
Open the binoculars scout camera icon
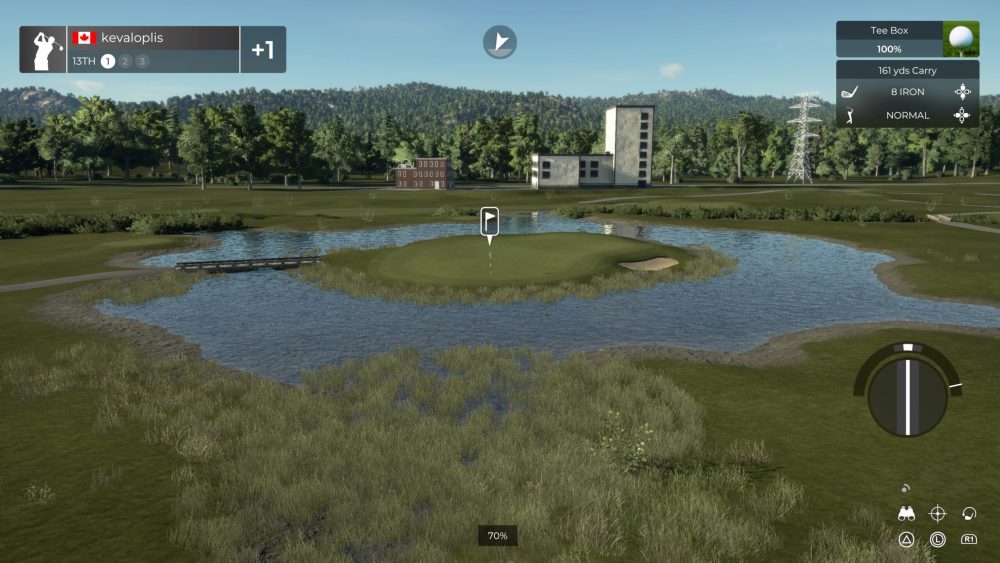pyautogui.click(x=907, y=514)
